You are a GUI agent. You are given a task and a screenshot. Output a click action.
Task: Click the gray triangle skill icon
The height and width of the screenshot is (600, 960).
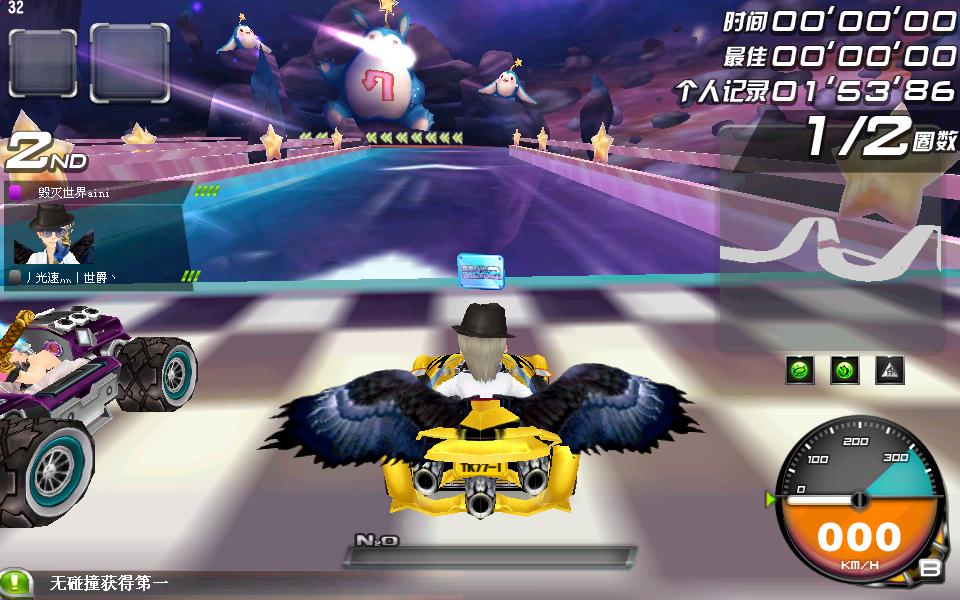coord(890,371)
